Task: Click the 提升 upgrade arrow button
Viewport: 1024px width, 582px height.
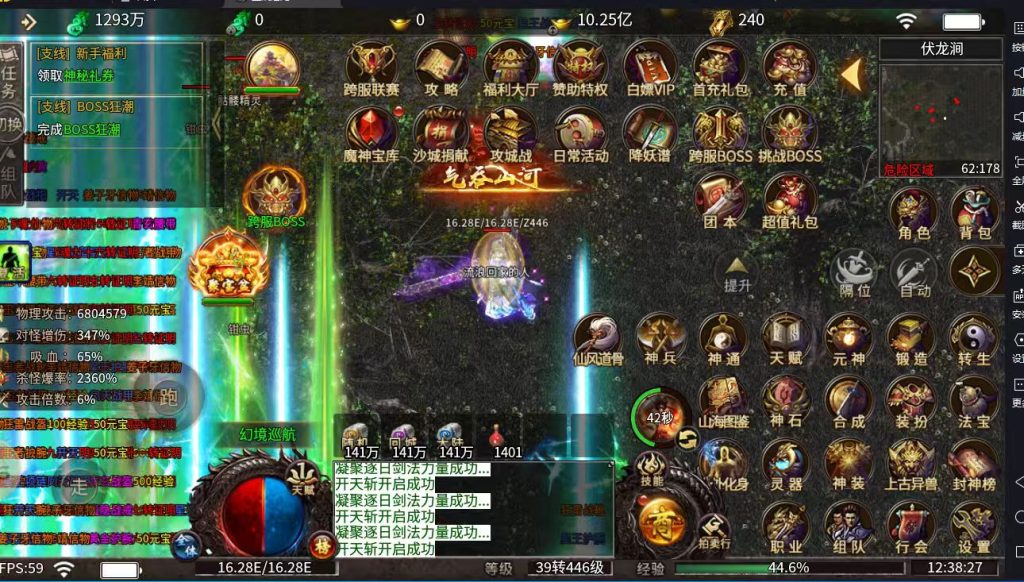Action: (737, 273)
